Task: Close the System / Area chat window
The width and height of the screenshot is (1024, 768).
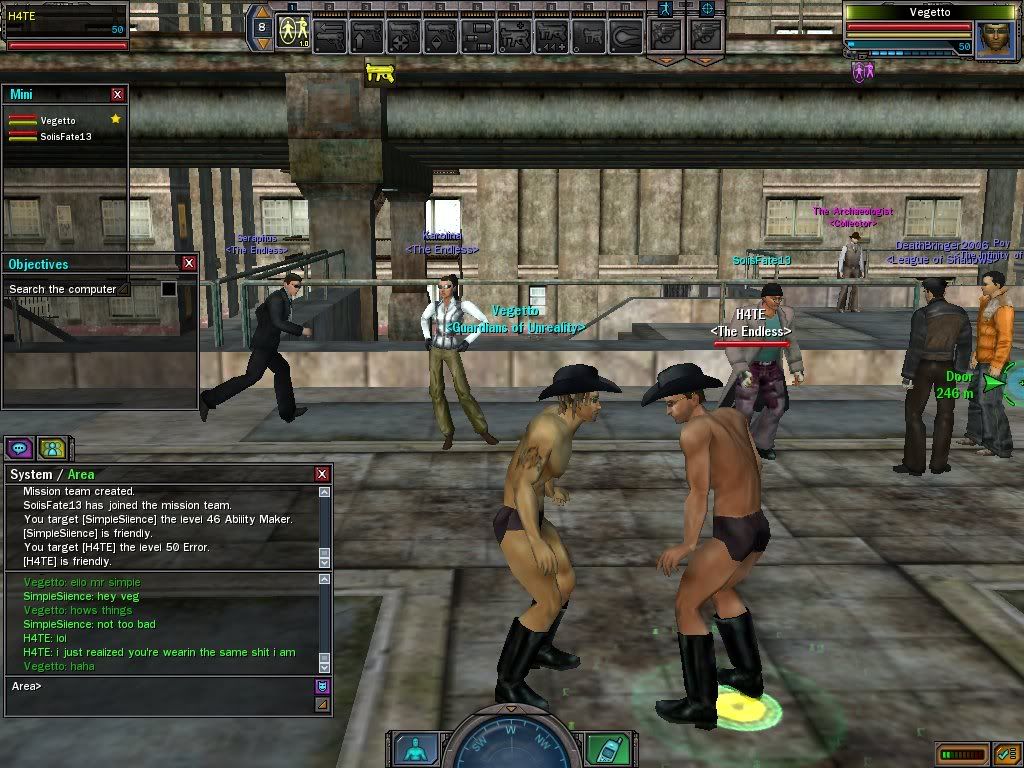Action: tap(322, 474)
